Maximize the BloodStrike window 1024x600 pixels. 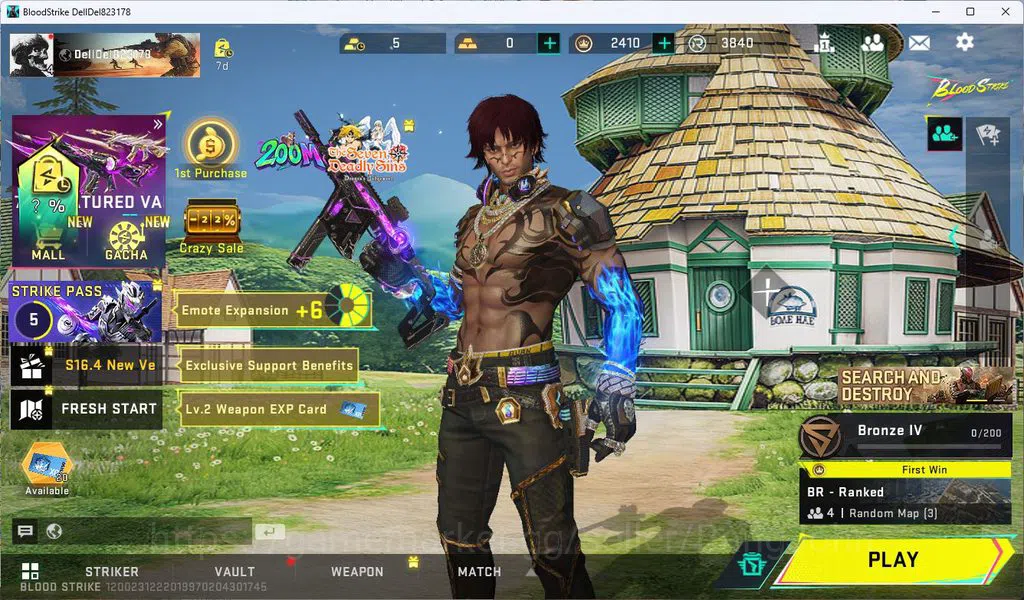coord(970,11)
